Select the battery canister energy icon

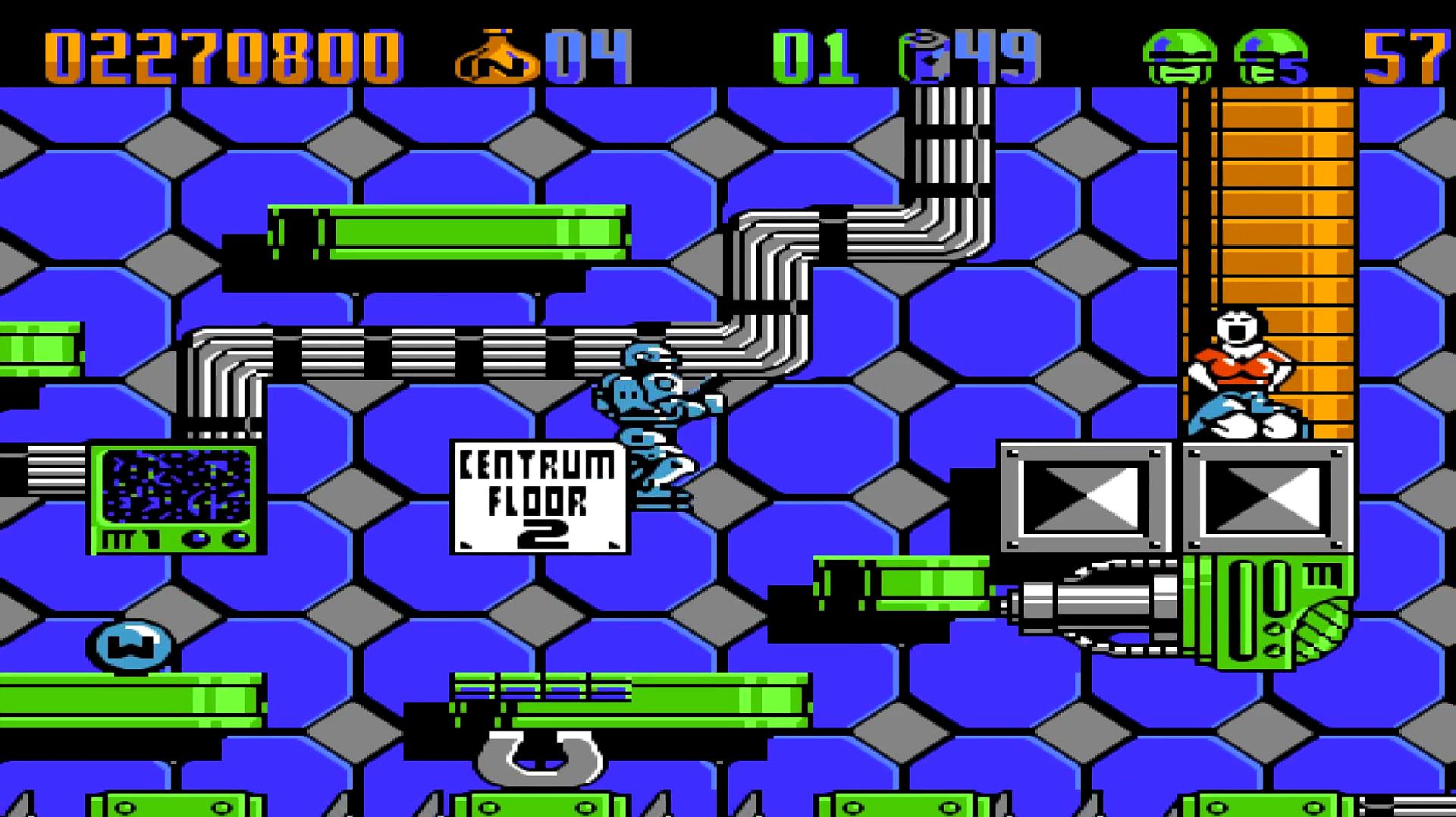tap(924, 57)
